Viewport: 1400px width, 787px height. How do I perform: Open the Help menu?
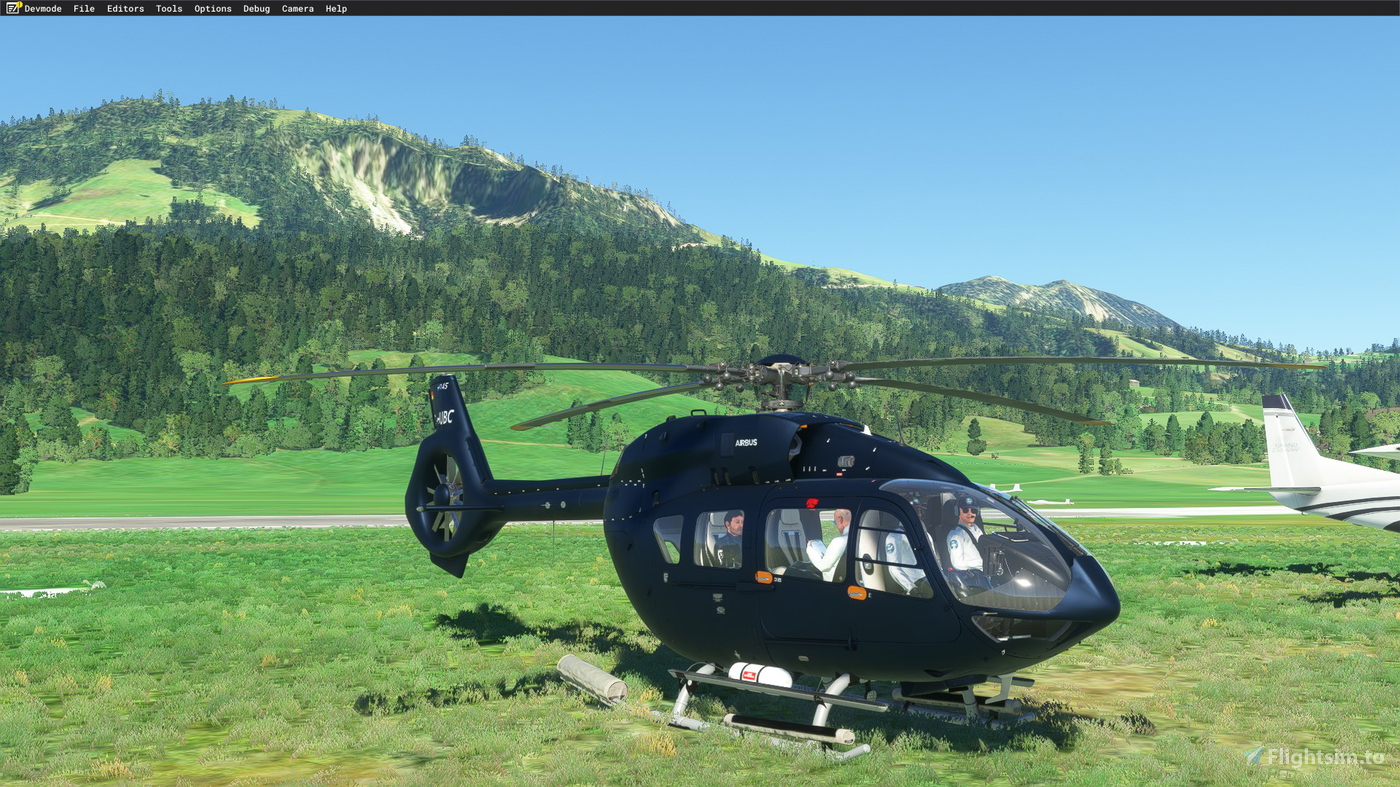tap(335, 8)
